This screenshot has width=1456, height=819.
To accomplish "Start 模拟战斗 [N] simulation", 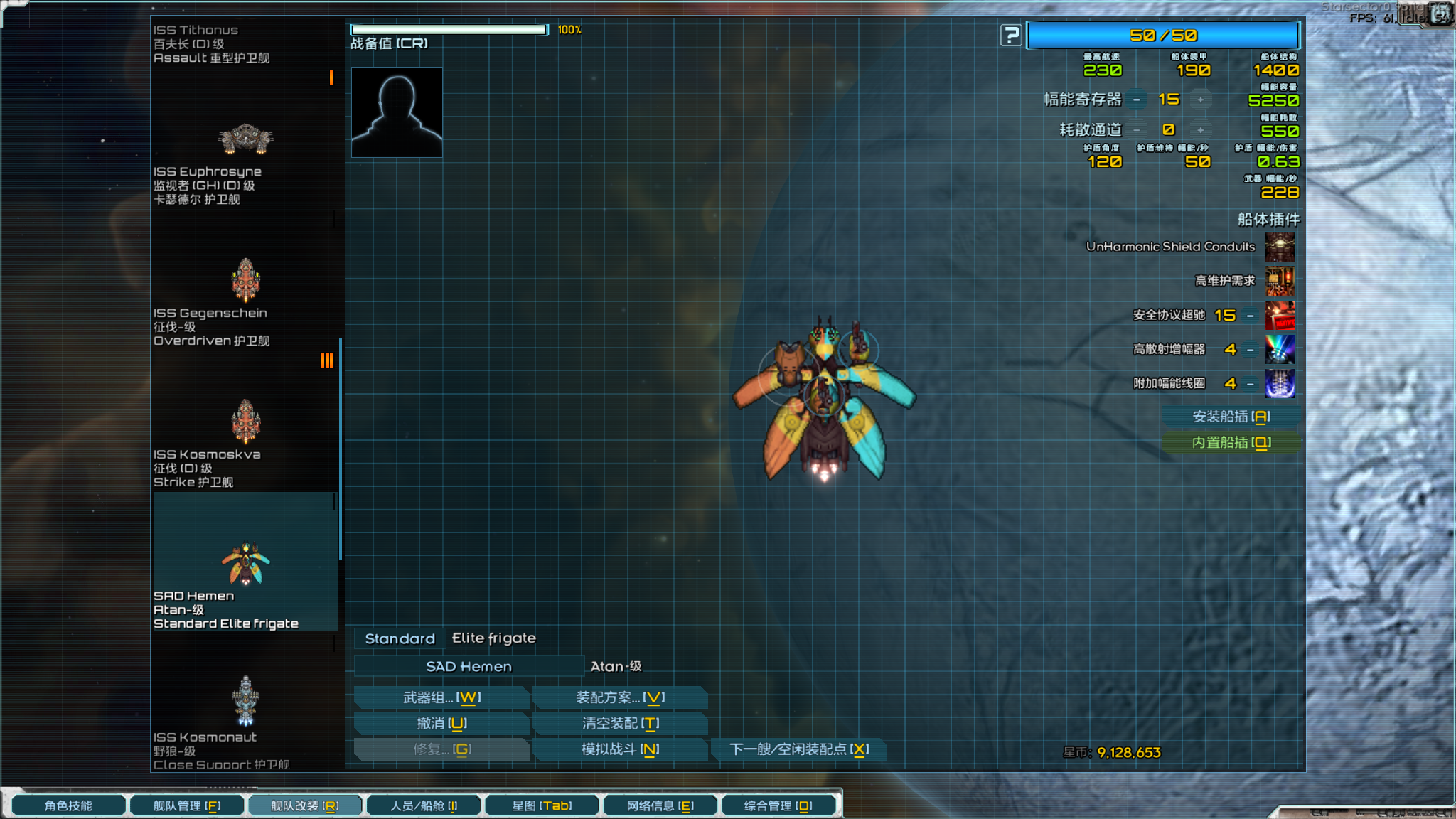I will coord(621,749).
